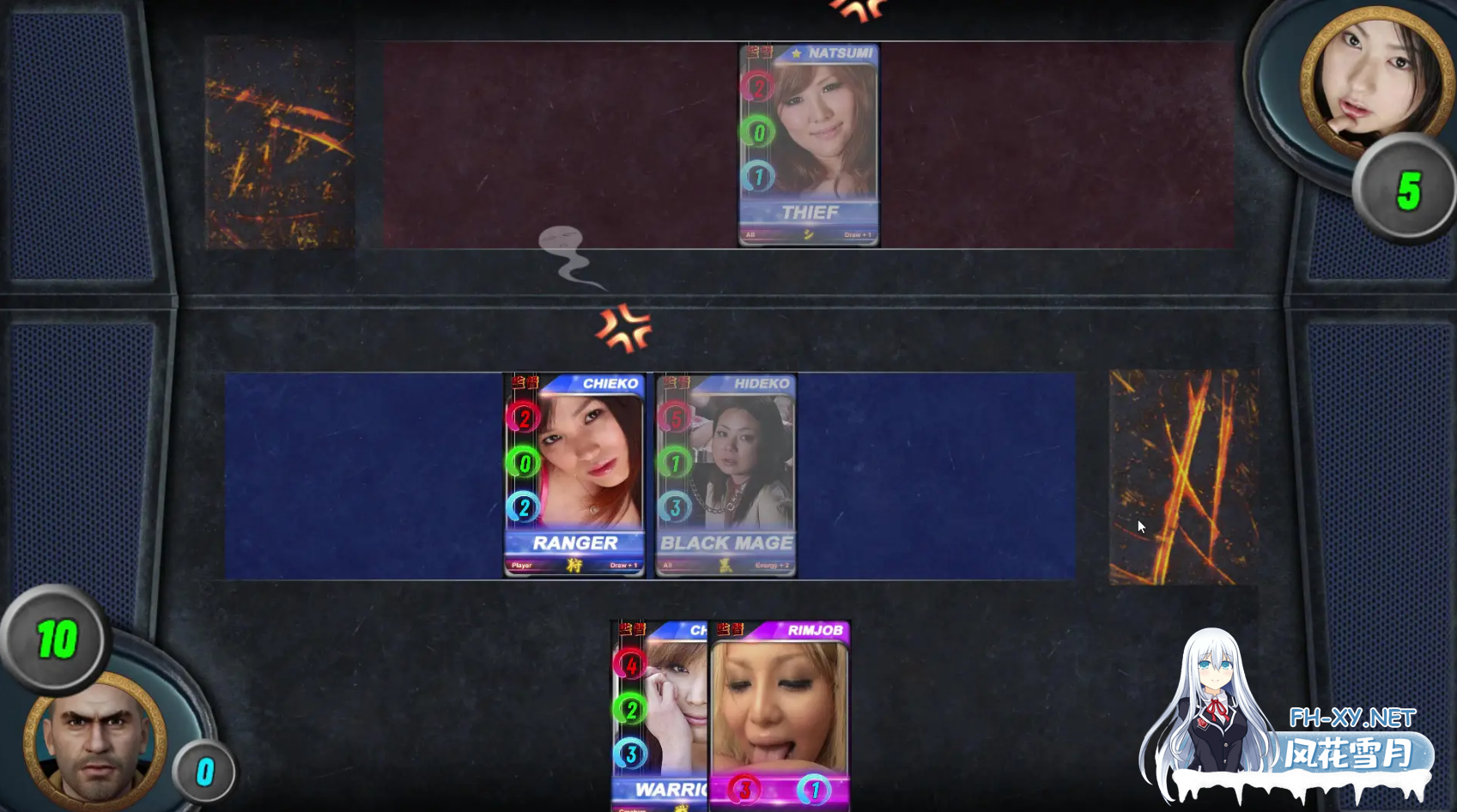The width and height of the screenshot is (1457, 812).
Task: Choose the Chieko Ranger card
Action: coord(574,475)
